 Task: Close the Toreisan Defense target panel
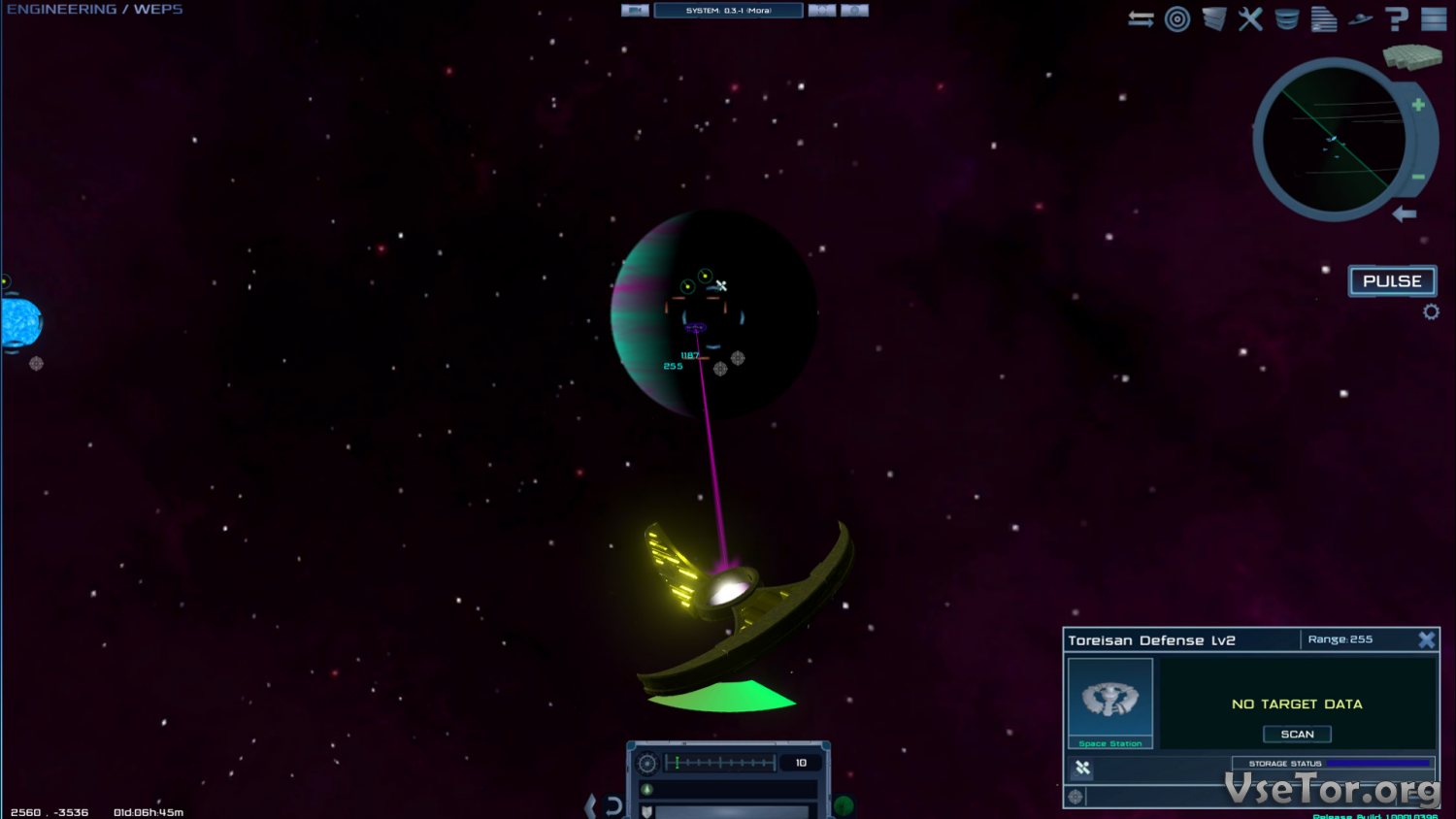point(1426,639)
